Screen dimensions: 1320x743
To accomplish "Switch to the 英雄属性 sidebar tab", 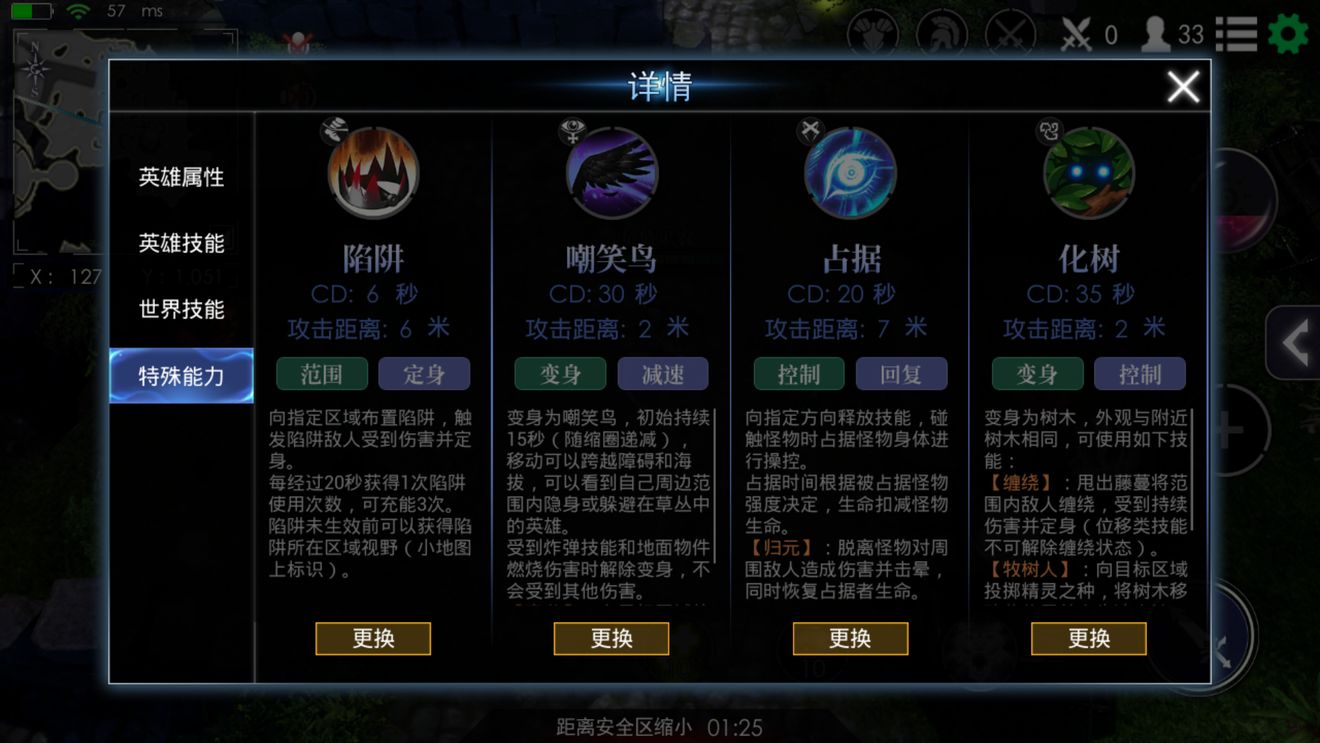I will point(181,177).
